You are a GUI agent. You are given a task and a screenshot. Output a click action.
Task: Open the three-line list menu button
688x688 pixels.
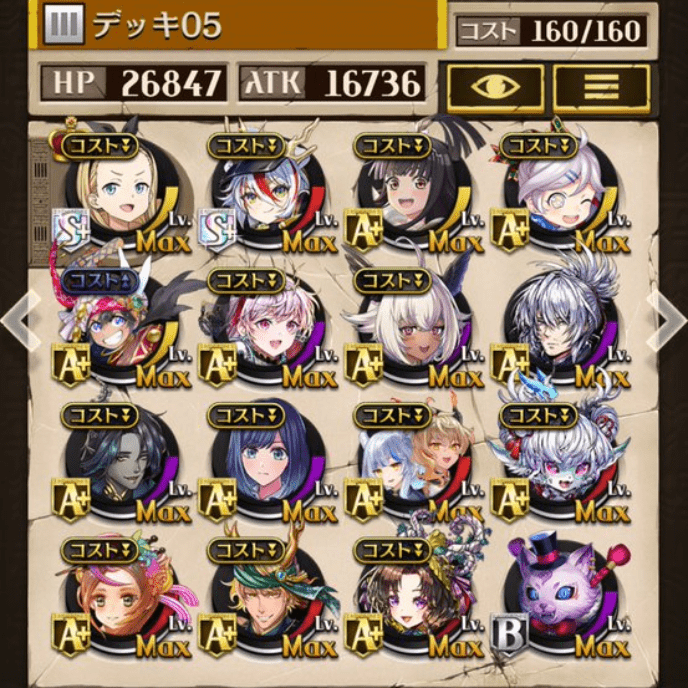click(x=601, y=87)
